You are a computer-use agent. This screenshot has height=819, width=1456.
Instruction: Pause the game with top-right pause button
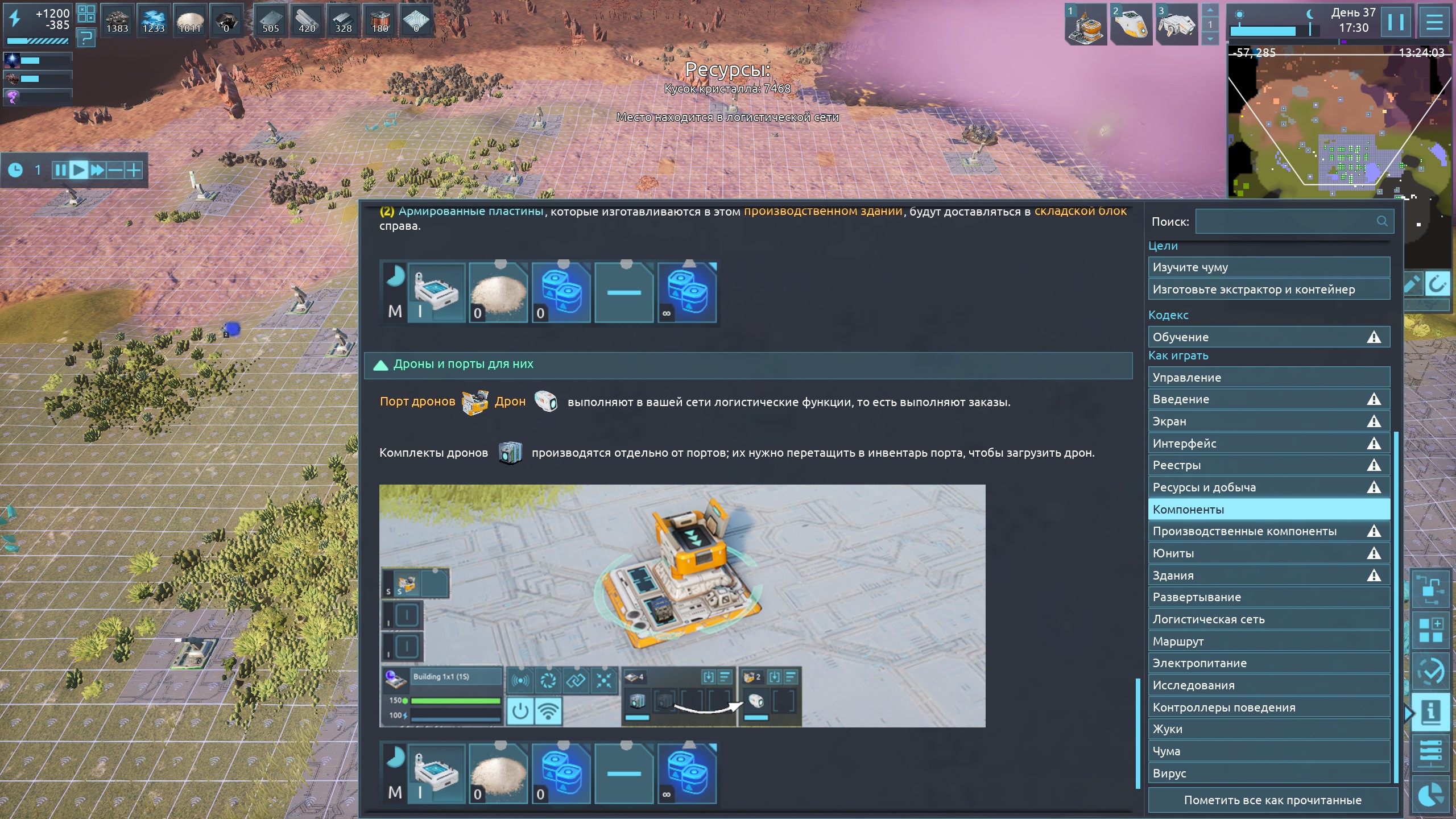coord(1395,23)
